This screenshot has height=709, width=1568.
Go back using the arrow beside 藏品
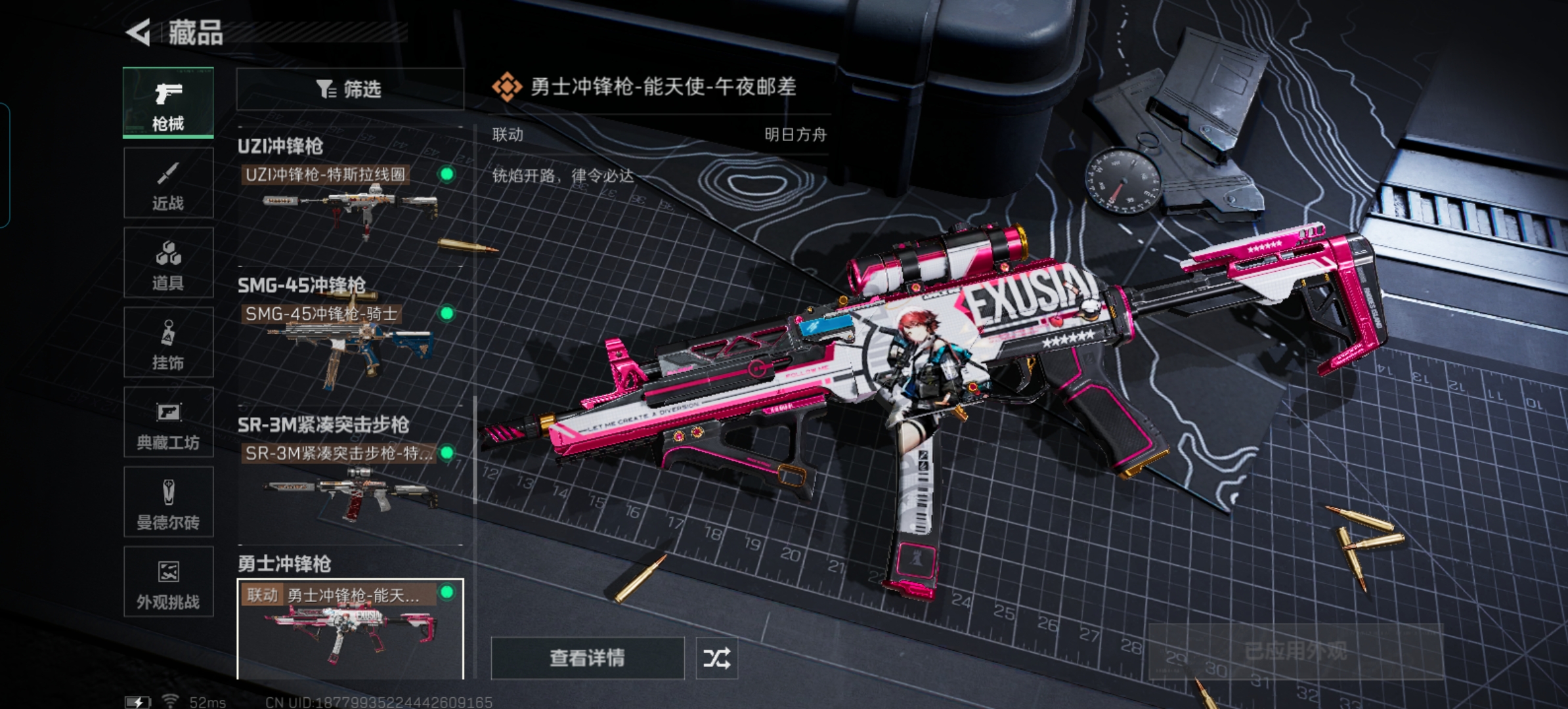tap(139, 32)
